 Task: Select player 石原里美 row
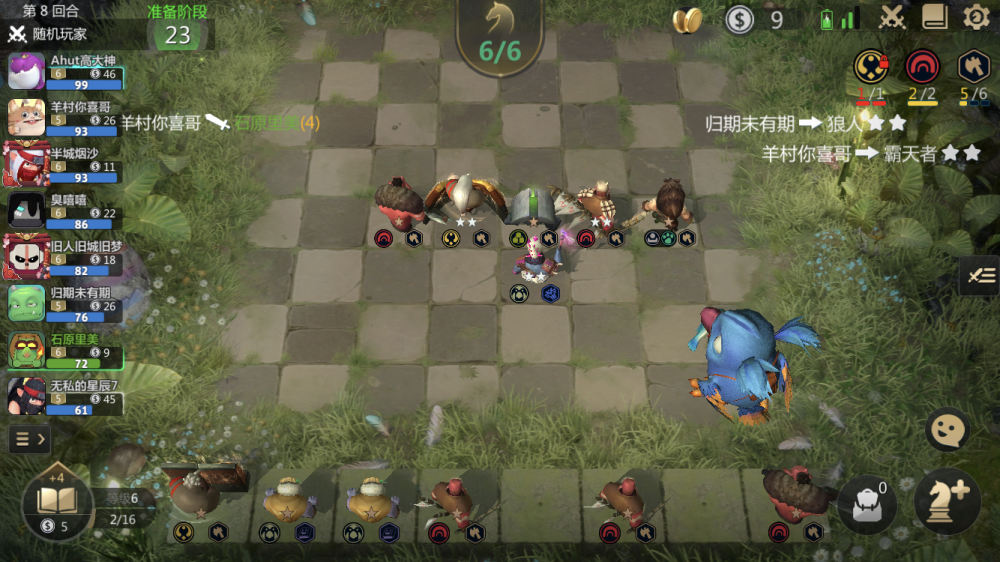(x=65, y=351)
